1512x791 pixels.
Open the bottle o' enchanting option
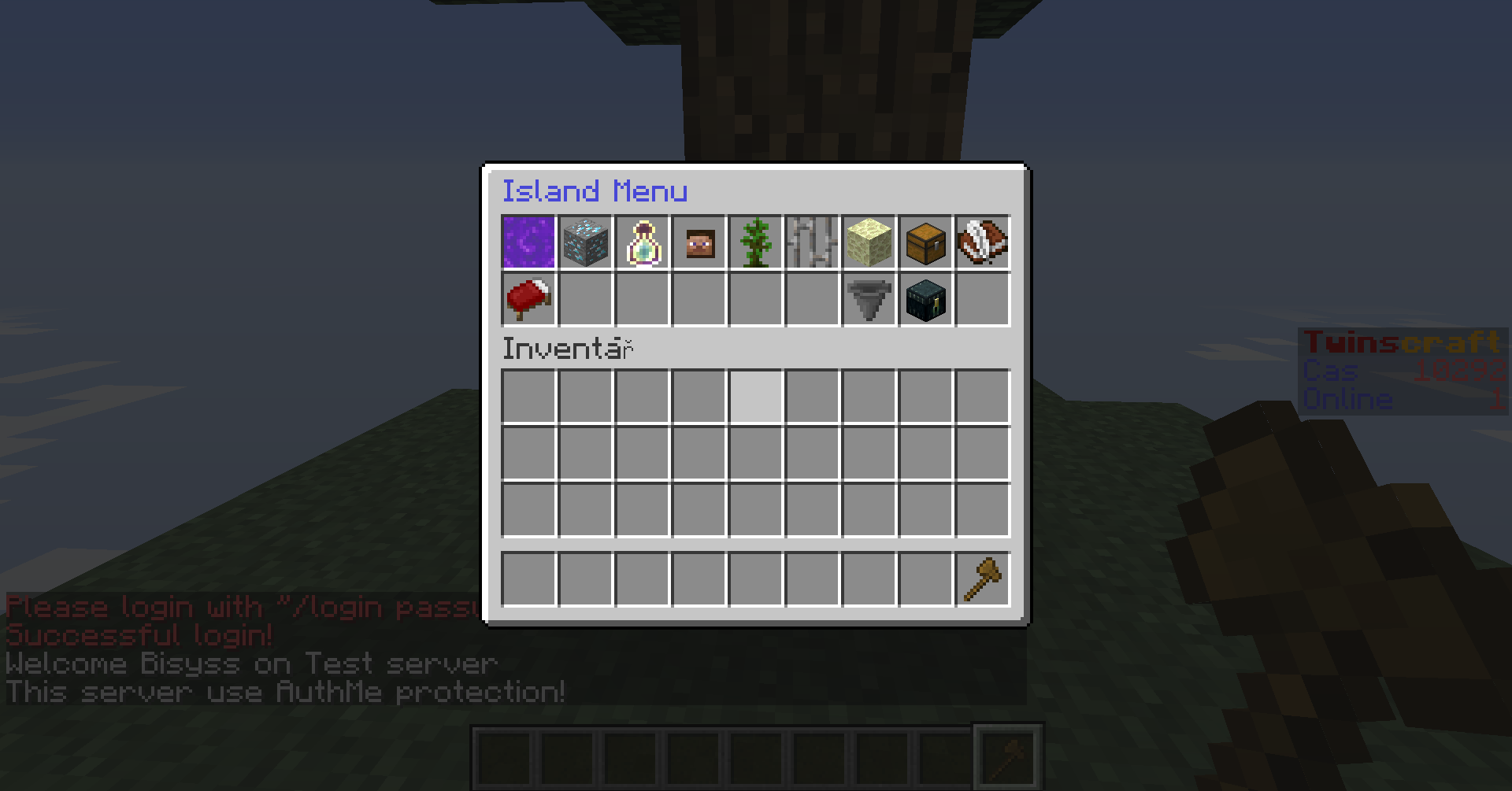click(x=641, y=242)
